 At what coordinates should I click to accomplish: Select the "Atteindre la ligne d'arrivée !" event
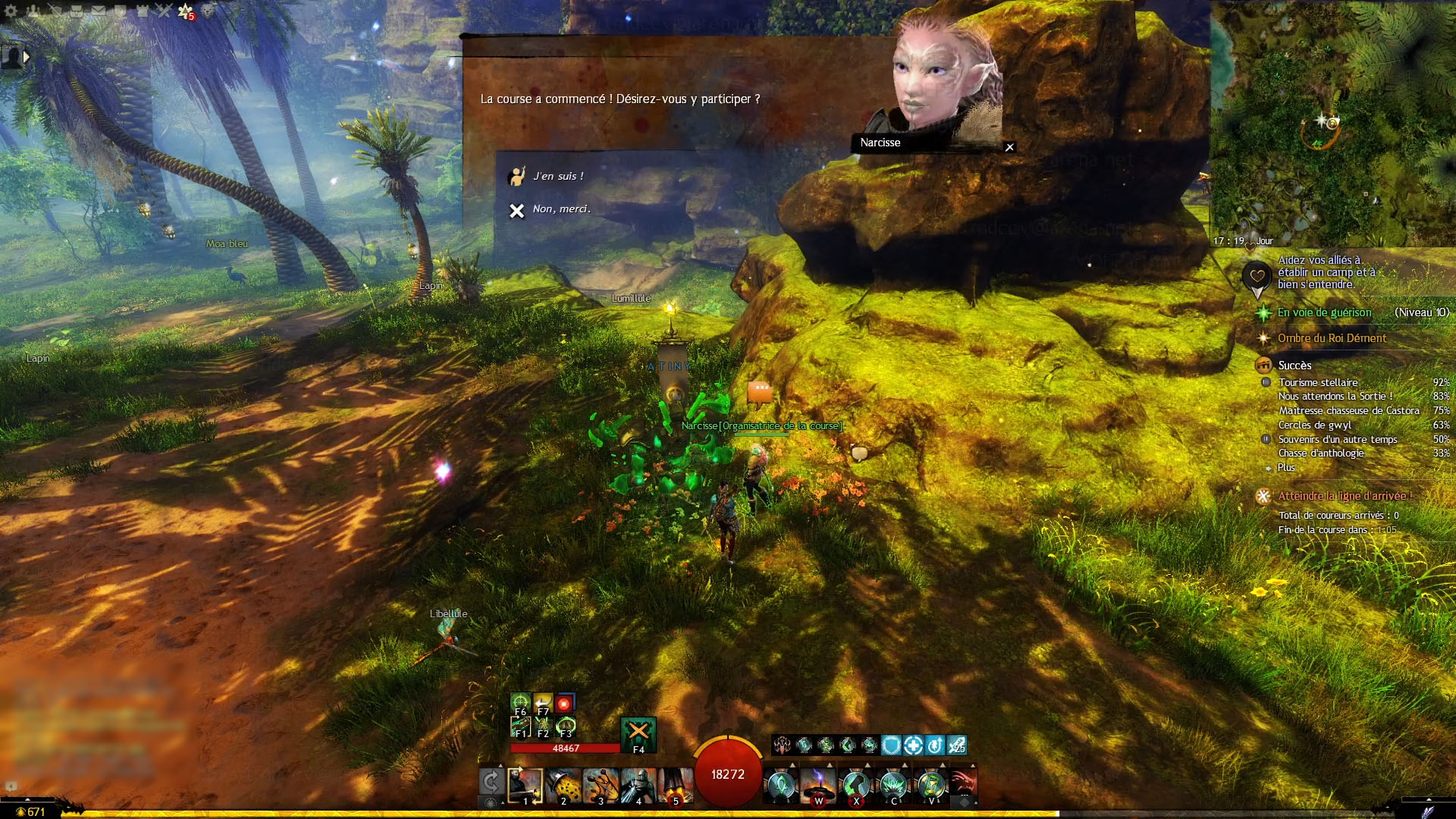pyautogui.click(x=1345, y=496)
